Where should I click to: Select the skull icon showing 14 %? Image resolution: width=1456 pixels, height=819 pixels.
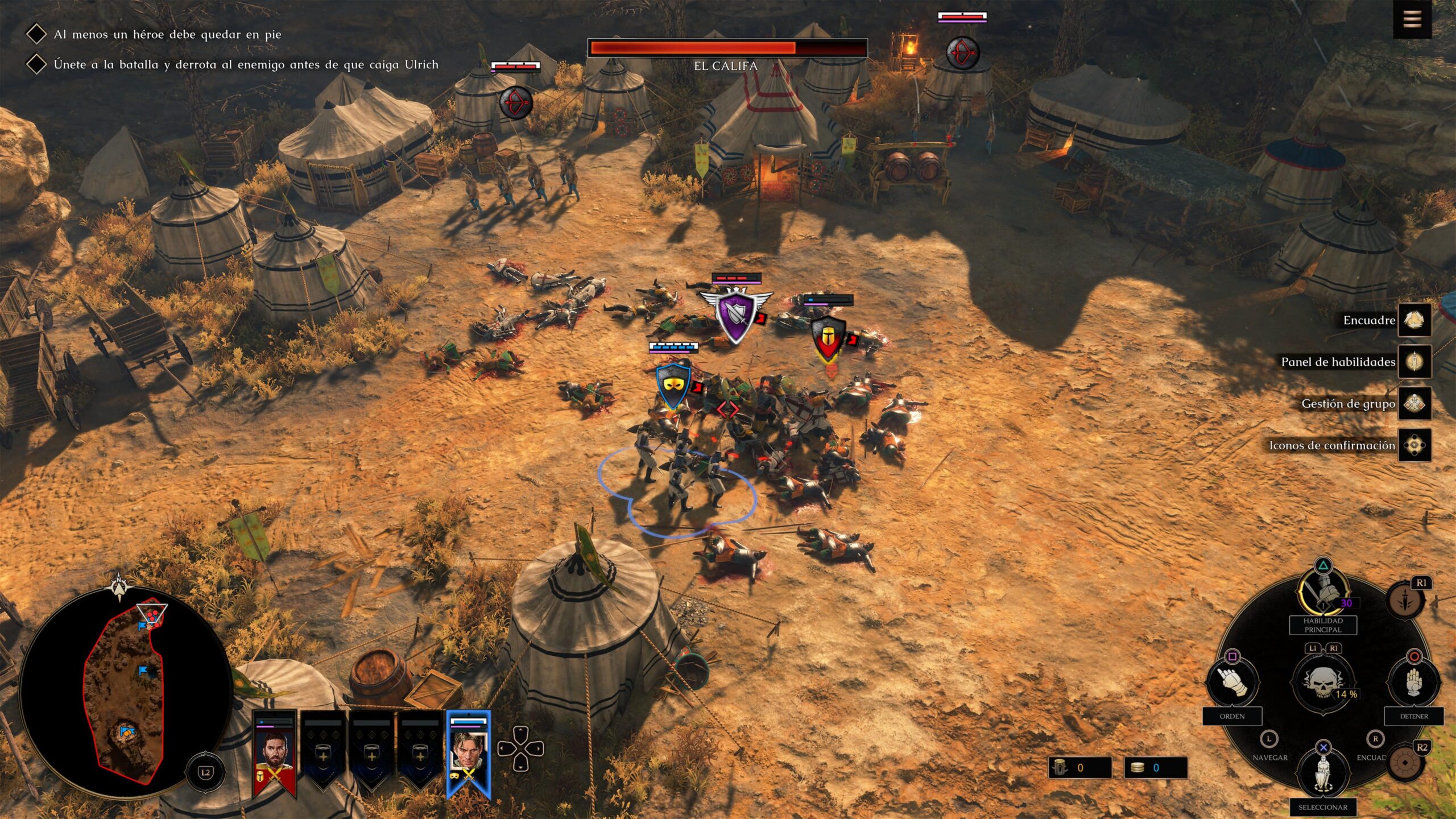(x=1323, y=682)
